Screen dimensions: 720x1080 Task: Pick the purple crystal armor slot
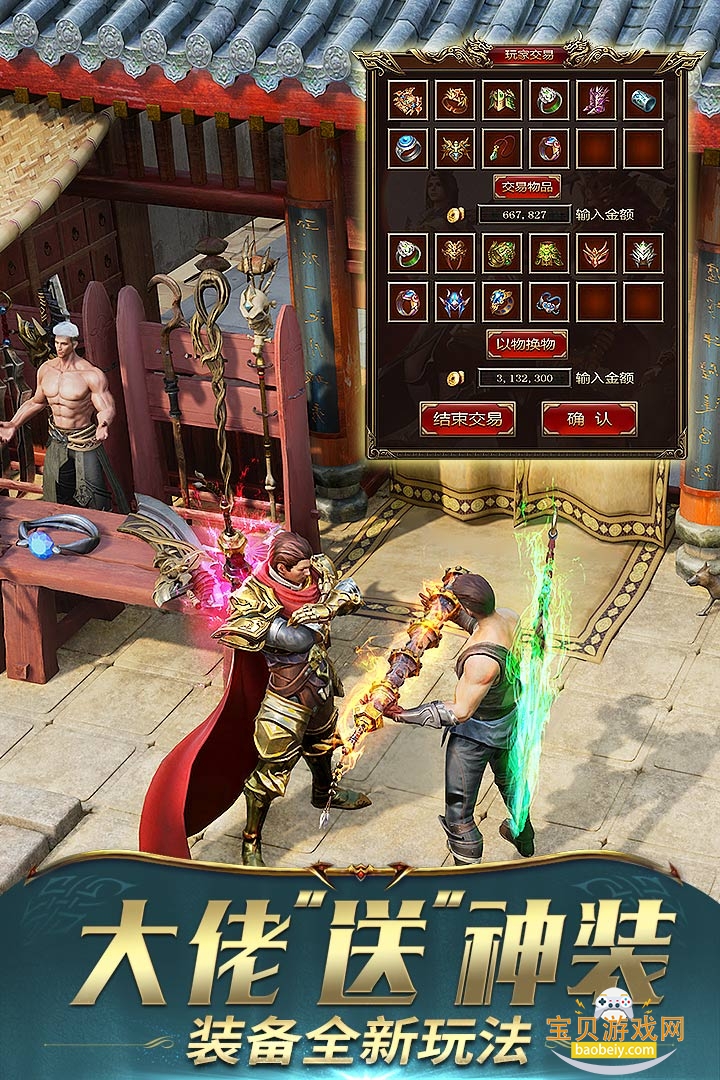(596, 100)
